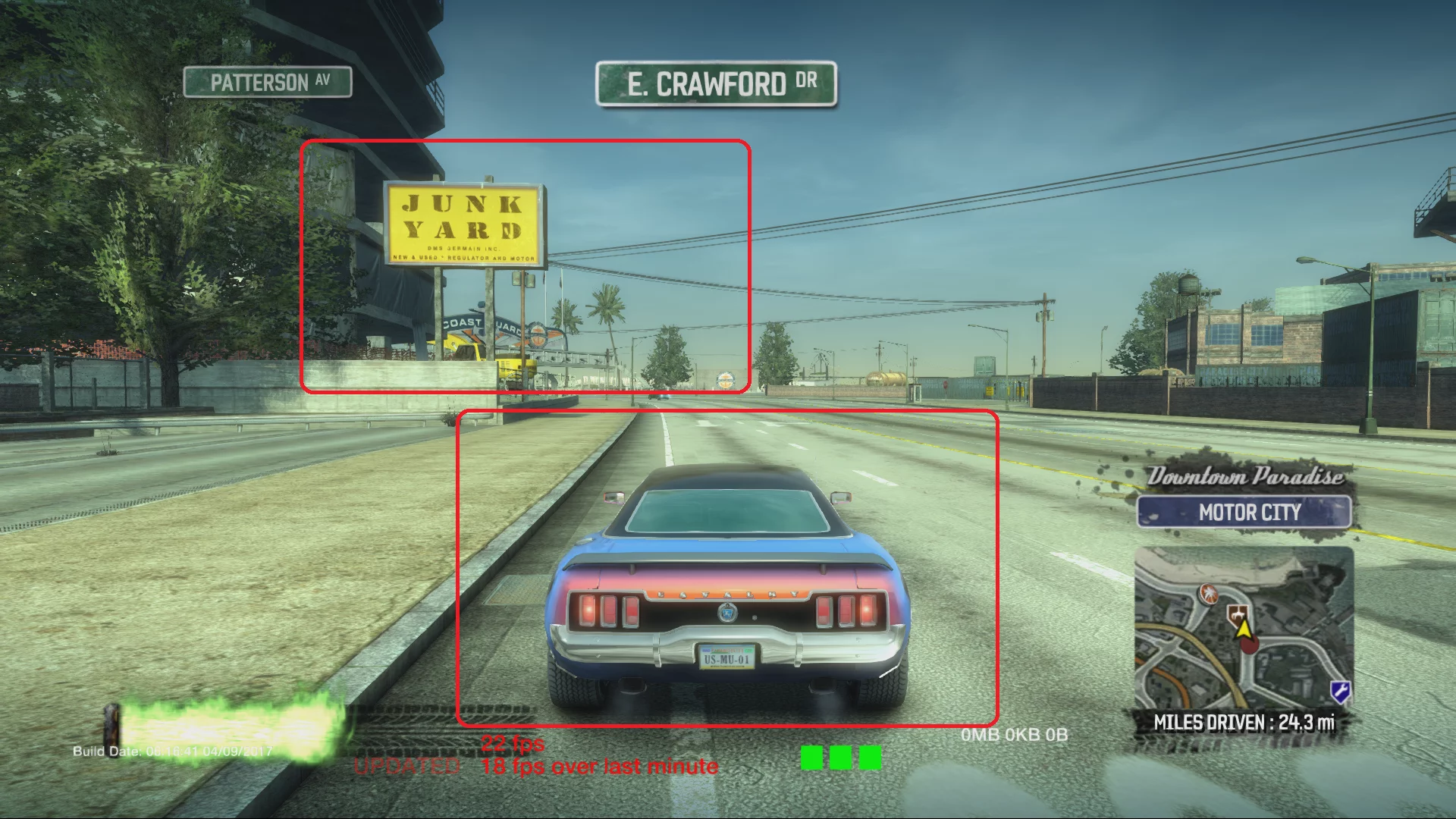Select the PATTERSON AV street sign
This screenshot has width=1456, height=819.
(x=267, y=83)
